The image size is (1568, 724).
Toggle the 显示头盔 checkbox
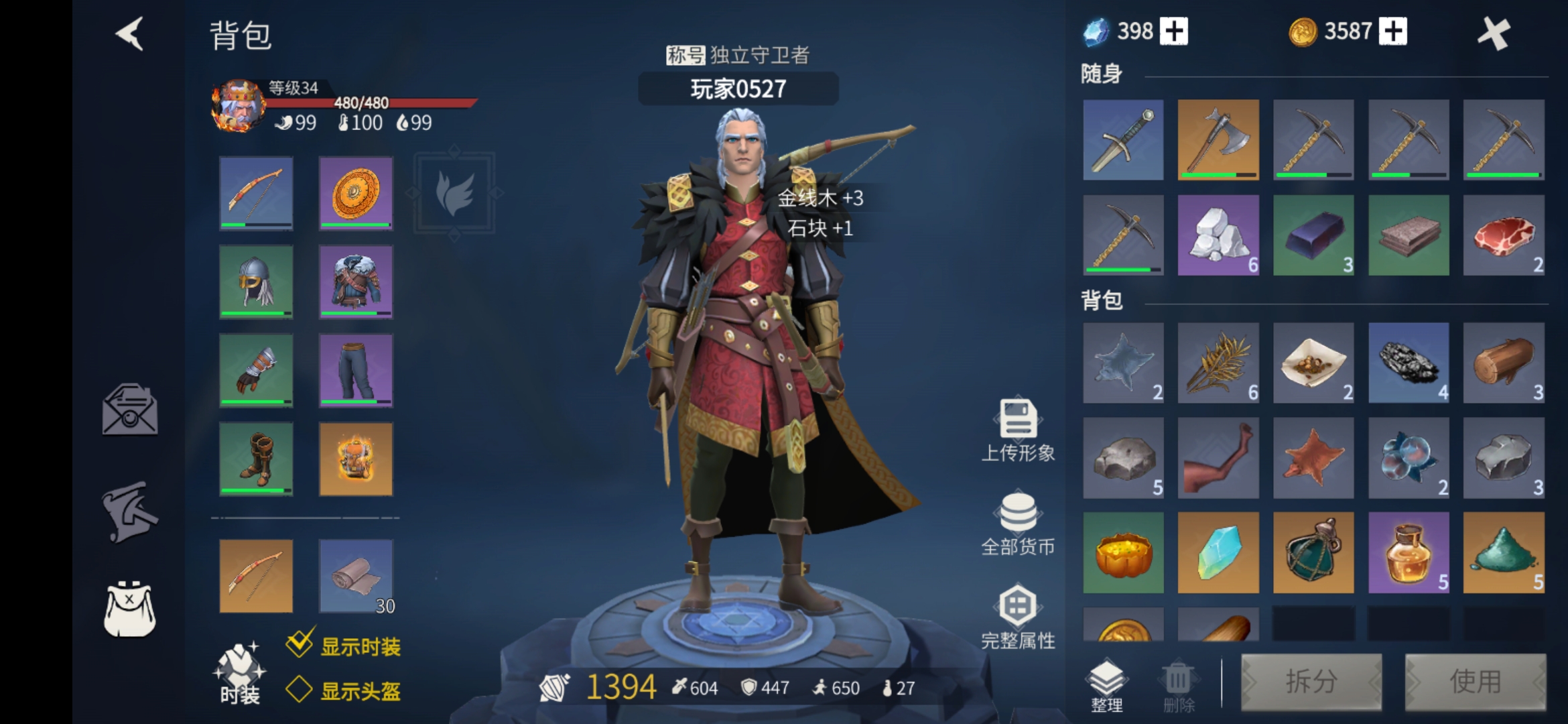click(300, 689)
